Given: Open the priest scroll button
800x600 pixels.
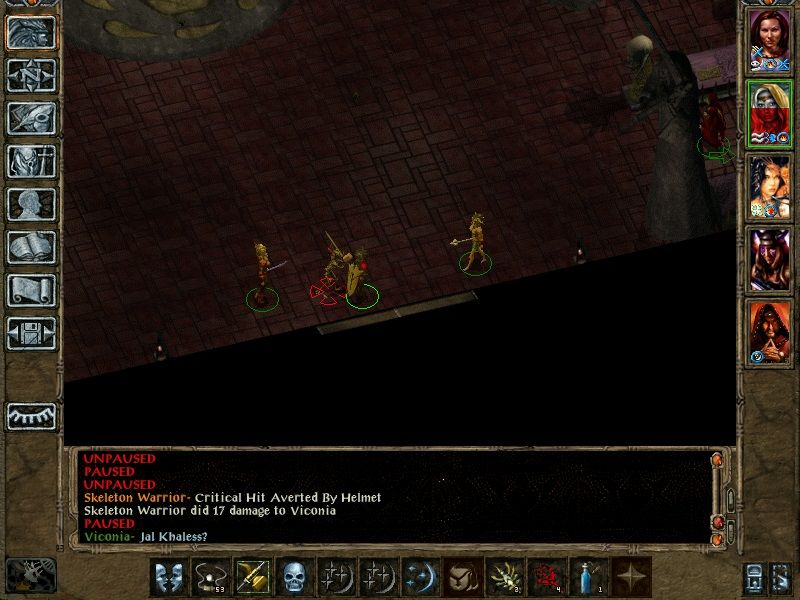Looking at the screenshot, I should click(x=31, y=290).
